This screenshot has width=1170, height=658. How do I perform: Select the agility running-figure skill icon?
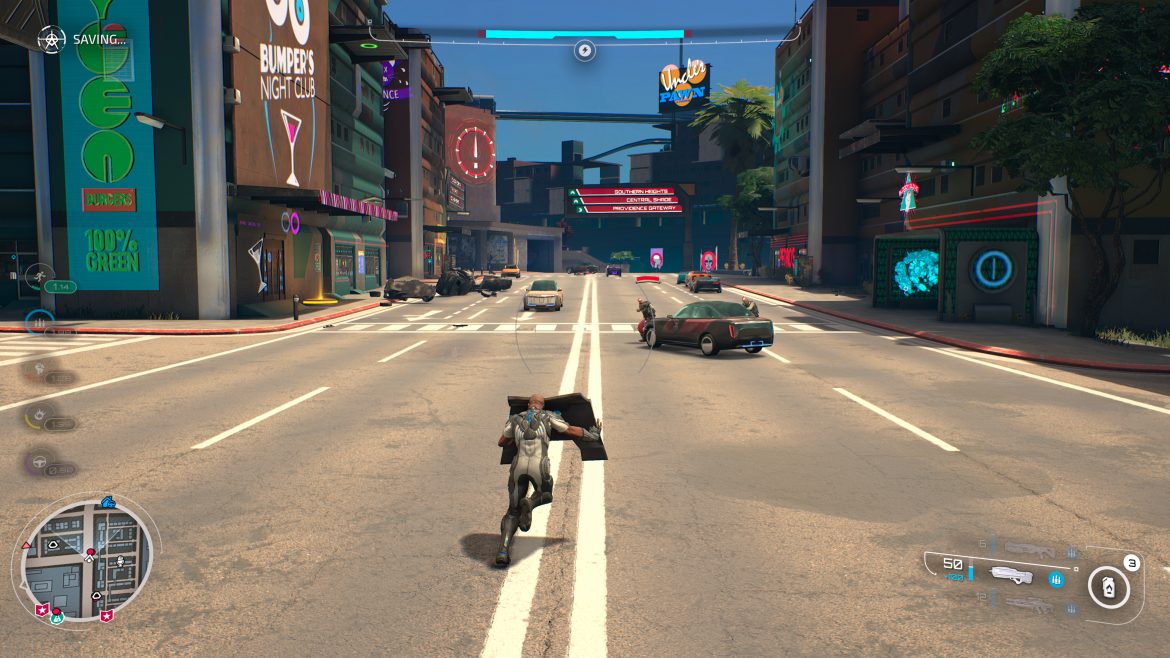[38, 275]
